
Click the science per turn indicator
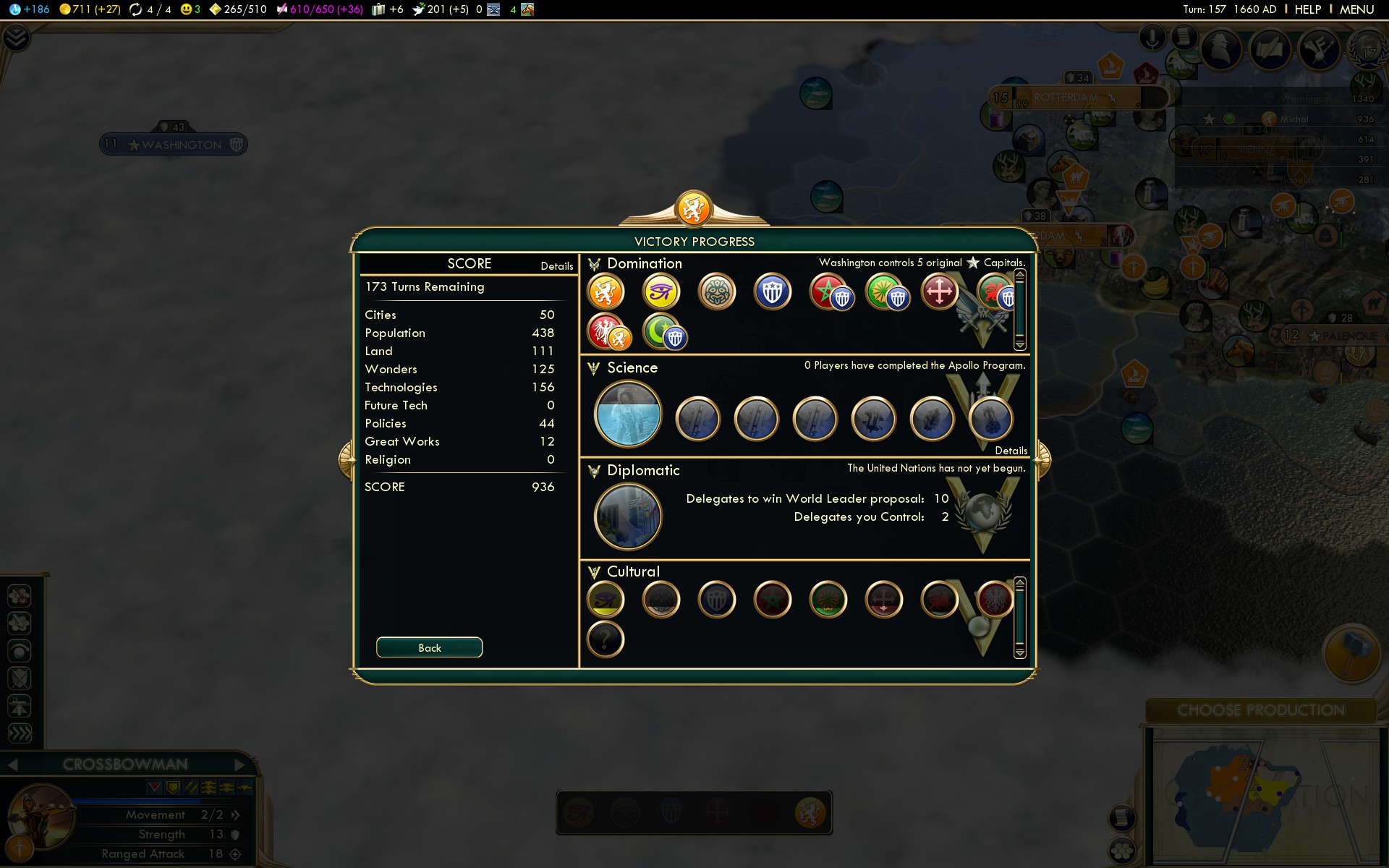click(30, 9)
